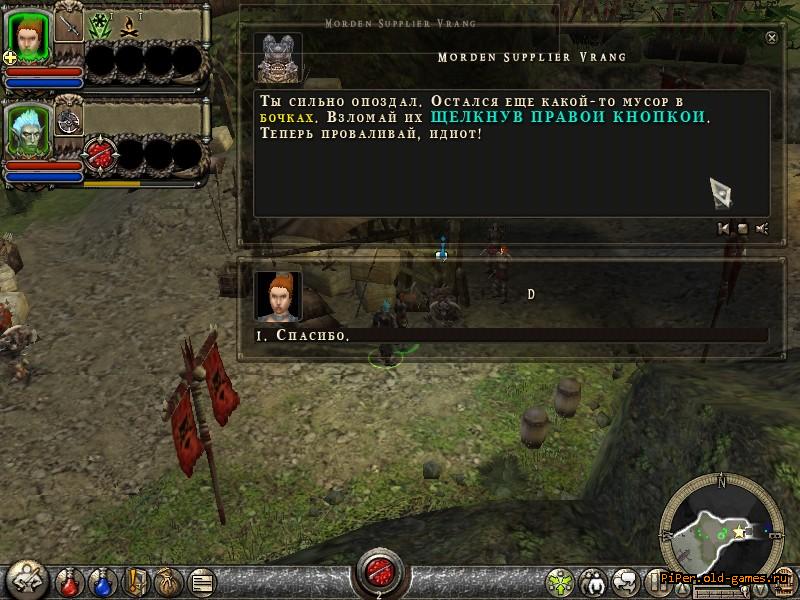Click the green snowflake buff icon

coord(100,26)
